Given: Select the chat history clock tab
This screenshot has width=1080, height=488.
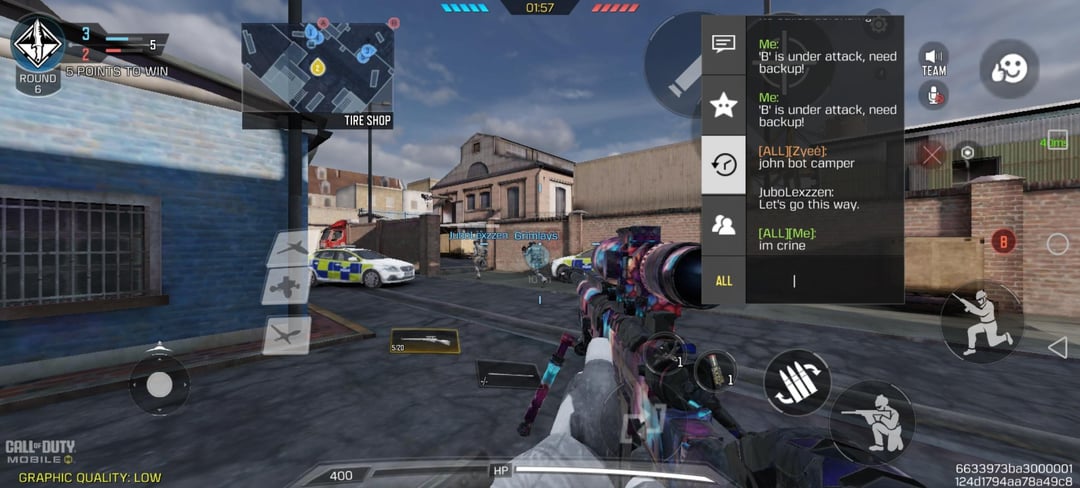Looking at the screenshot, I should click(723, 165).
